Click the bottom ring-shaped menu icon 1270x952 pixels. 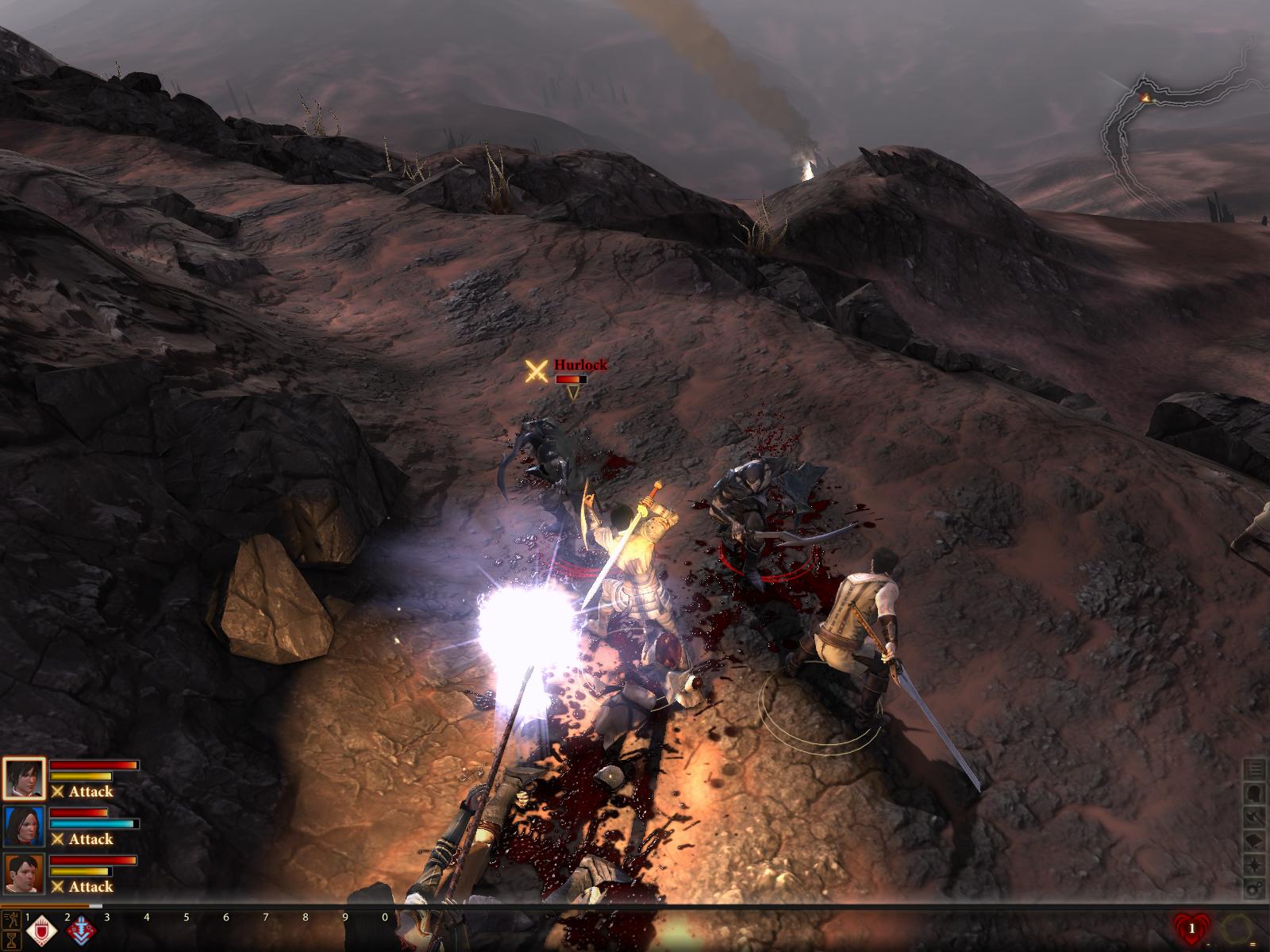coord(1255,887)
